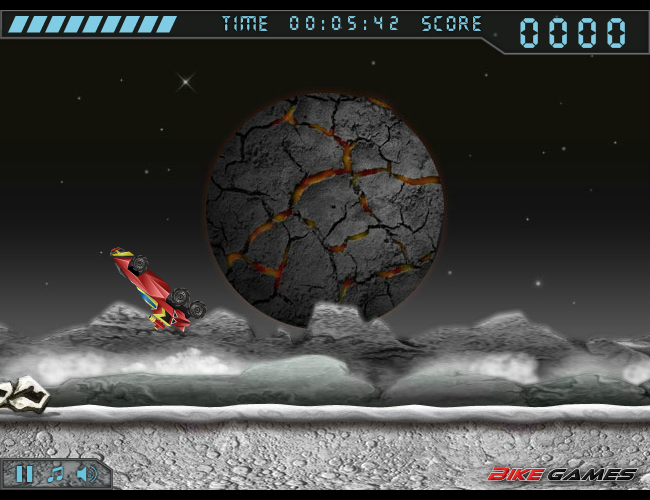Mute sound using the speaker icon
This screenshot has height=500, width=650.
(x=87, y=474)
